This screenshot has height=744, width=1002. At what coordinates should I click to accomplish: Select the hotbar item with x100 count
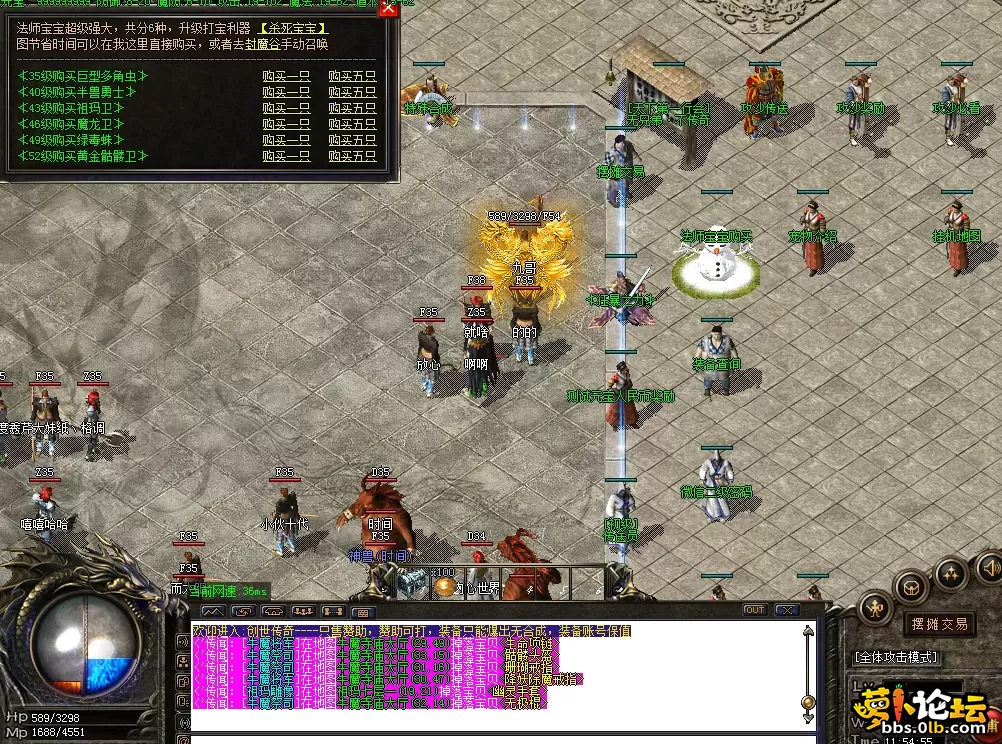click(412, 581)
